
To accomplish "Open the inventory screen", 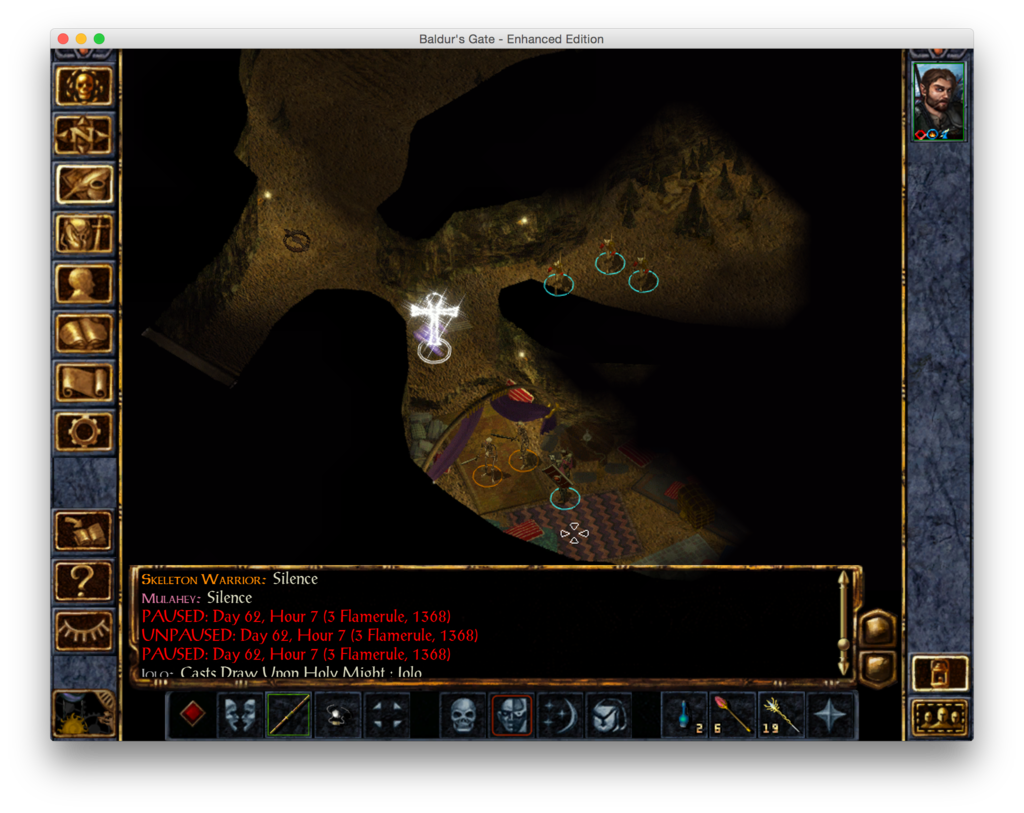I will tap(84, 234).
